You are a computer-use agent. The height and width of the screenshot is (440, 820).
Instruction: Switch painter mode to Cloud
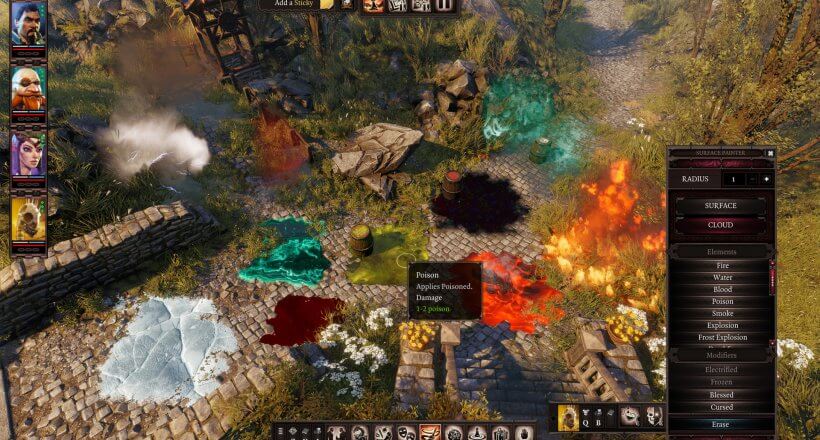click(x=721, y=226)
